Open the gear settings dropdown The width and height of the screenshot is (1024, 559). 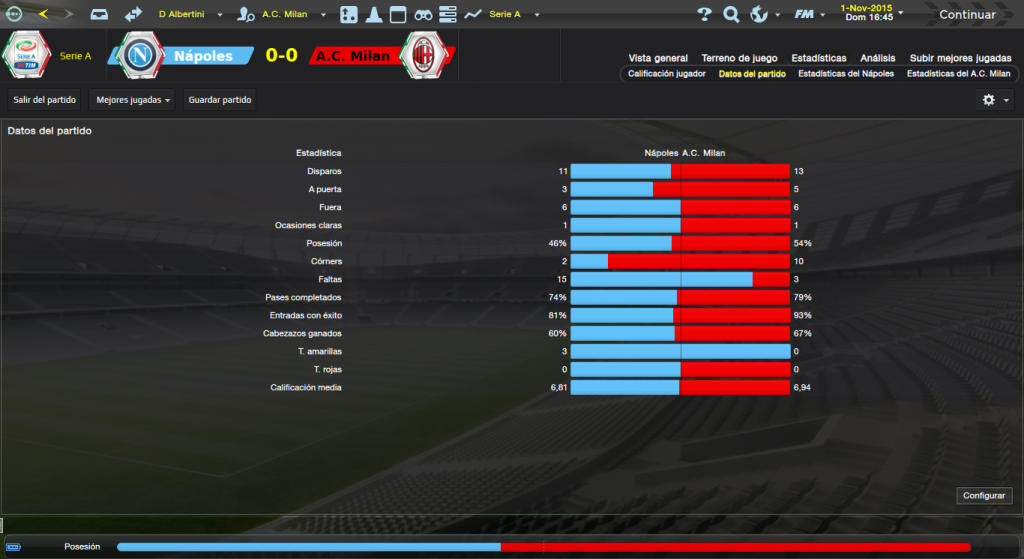[993, 100]
